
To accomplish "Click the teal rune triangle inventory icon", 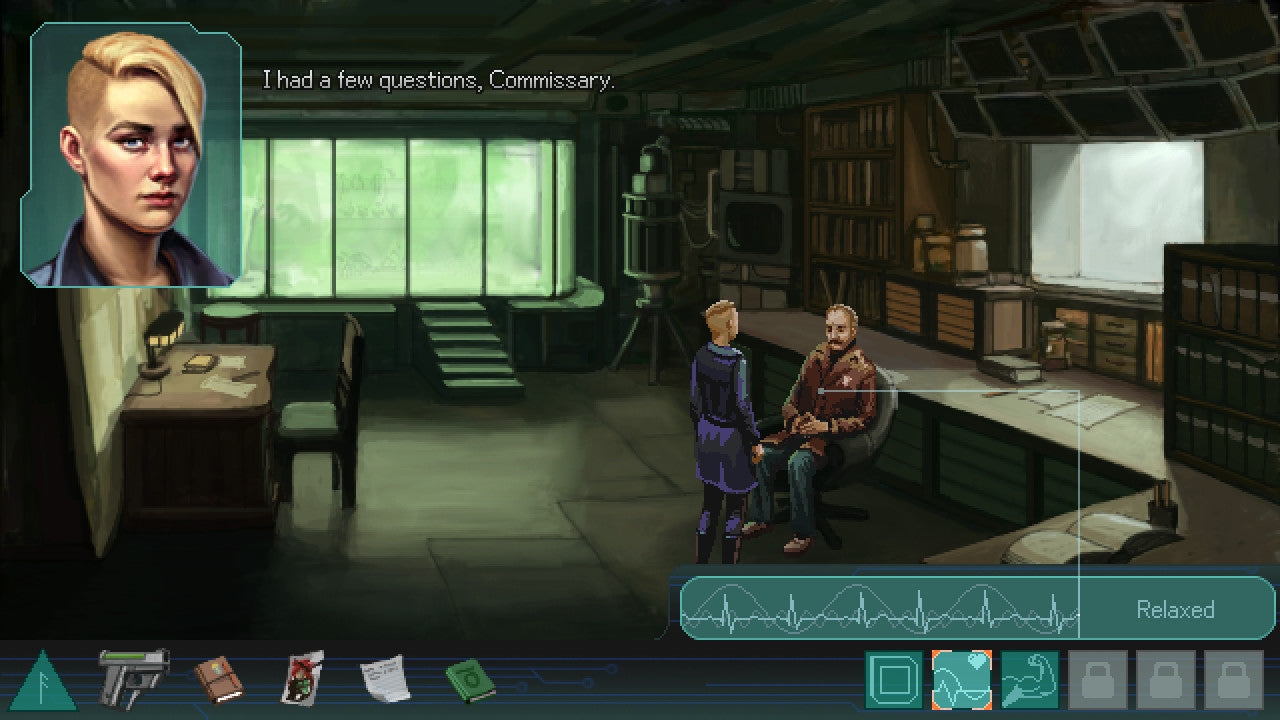I will (x=40, y=682).
